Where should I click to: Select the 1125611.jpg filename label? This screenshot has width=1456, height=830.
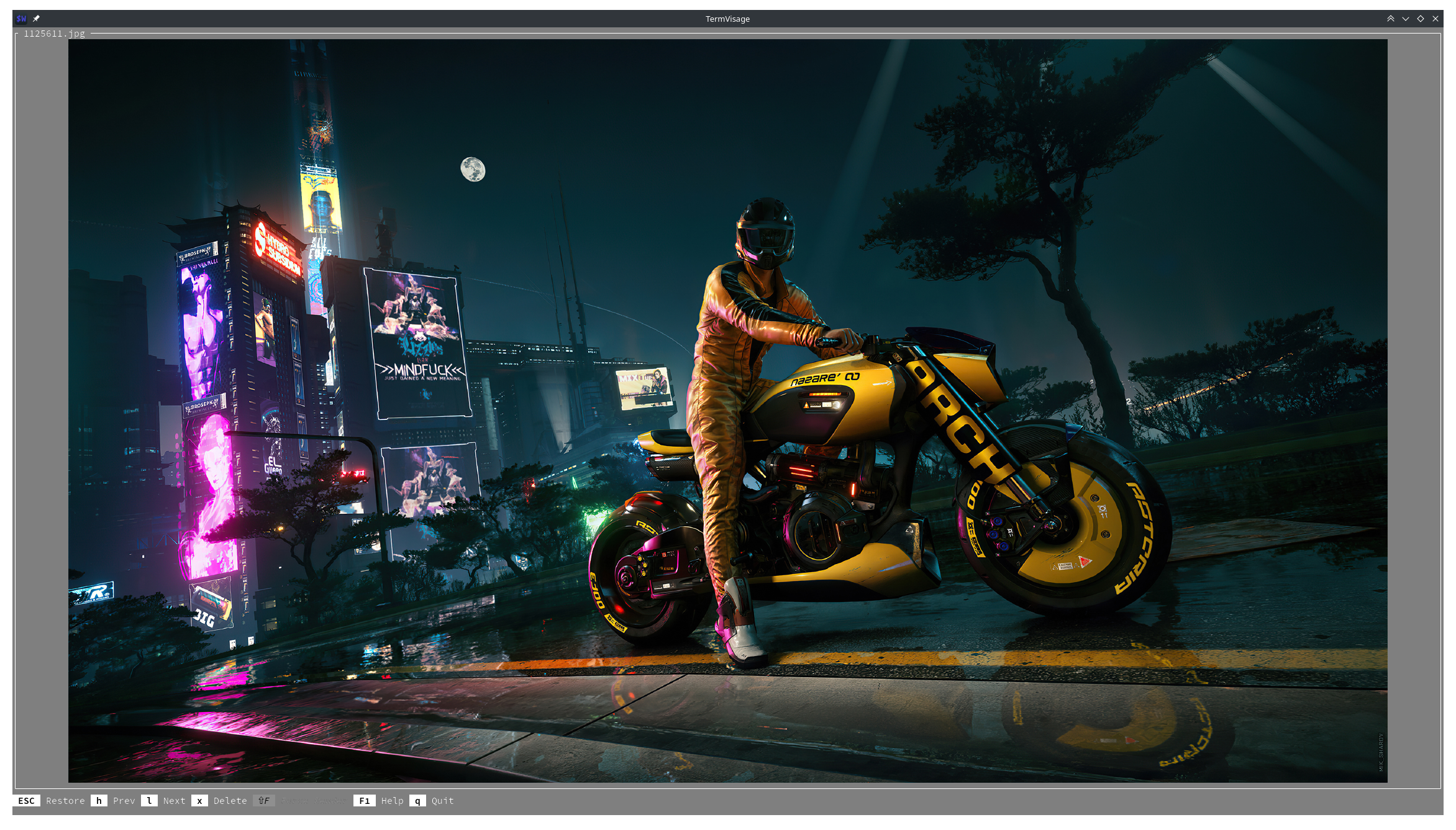[x=53, y=34]
